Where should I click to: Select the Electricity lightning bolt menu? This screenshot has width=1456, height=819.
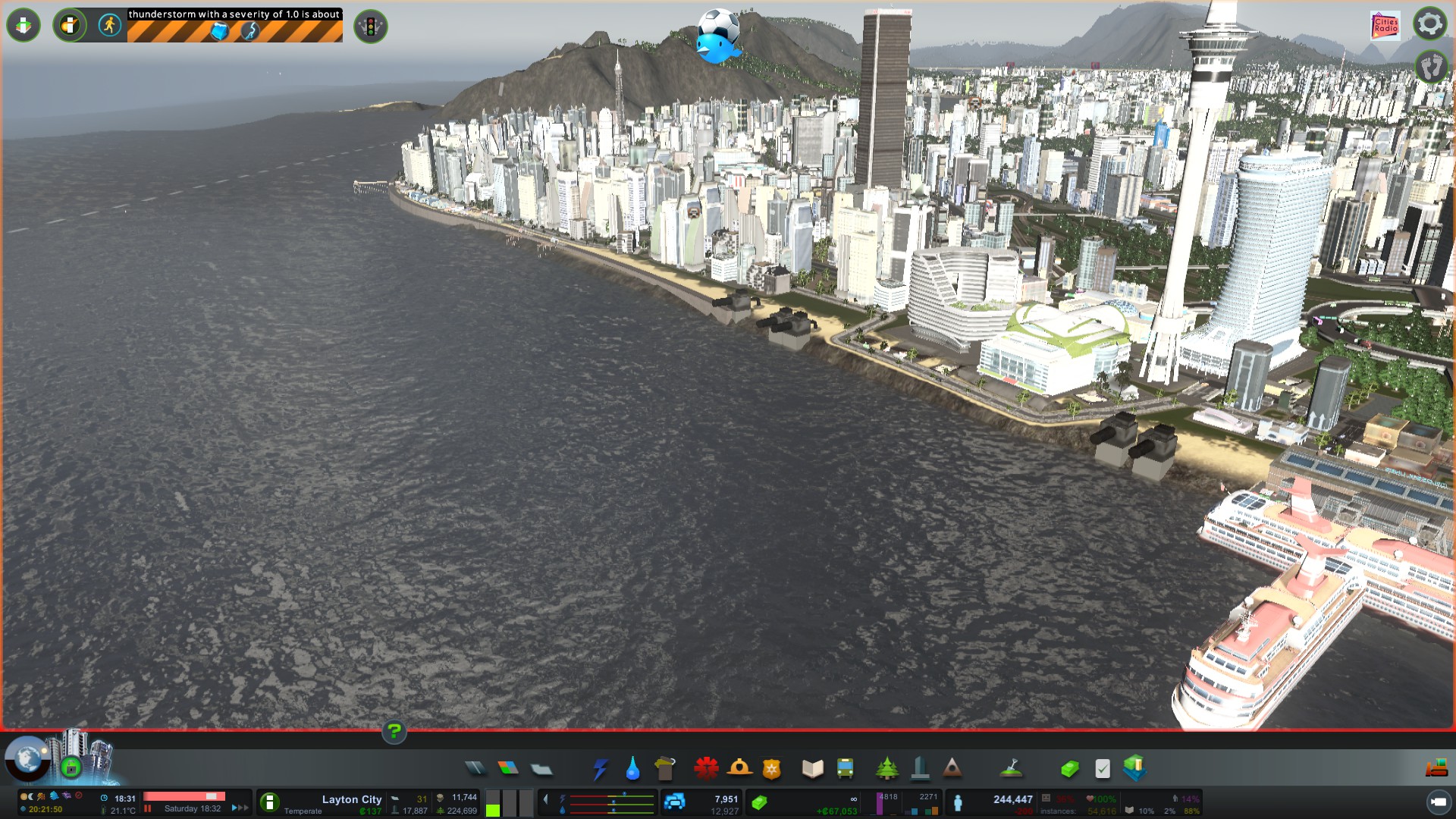tap(600, 769)
